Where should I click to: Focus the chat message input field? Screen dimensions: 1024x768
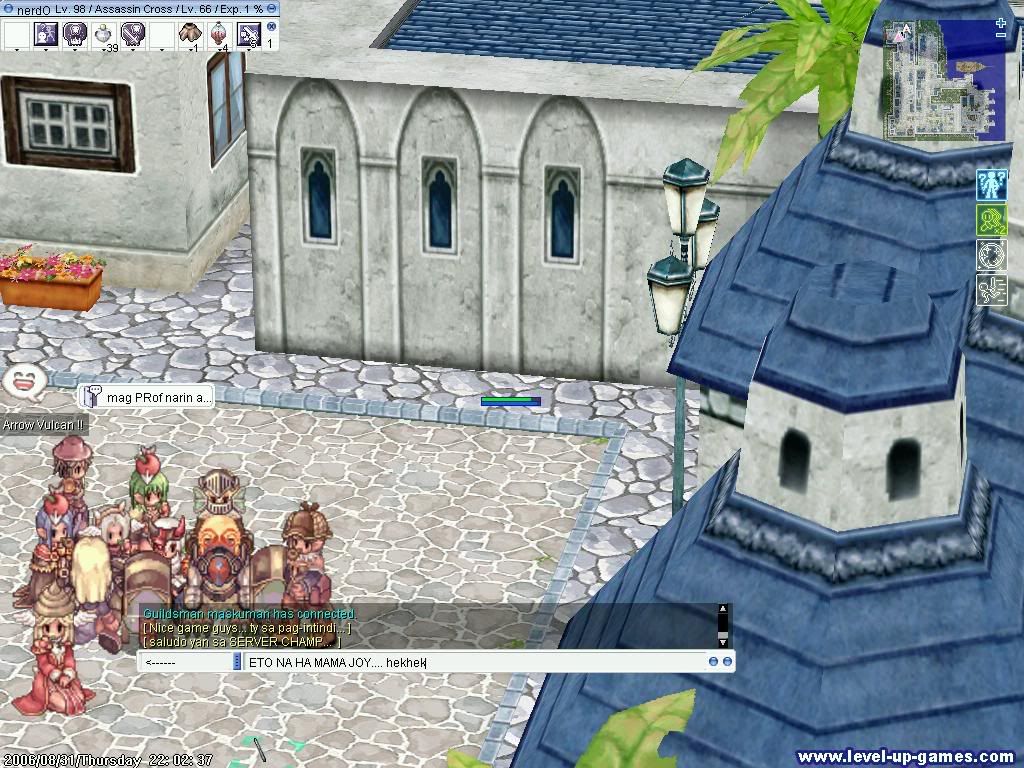(470, 662)
